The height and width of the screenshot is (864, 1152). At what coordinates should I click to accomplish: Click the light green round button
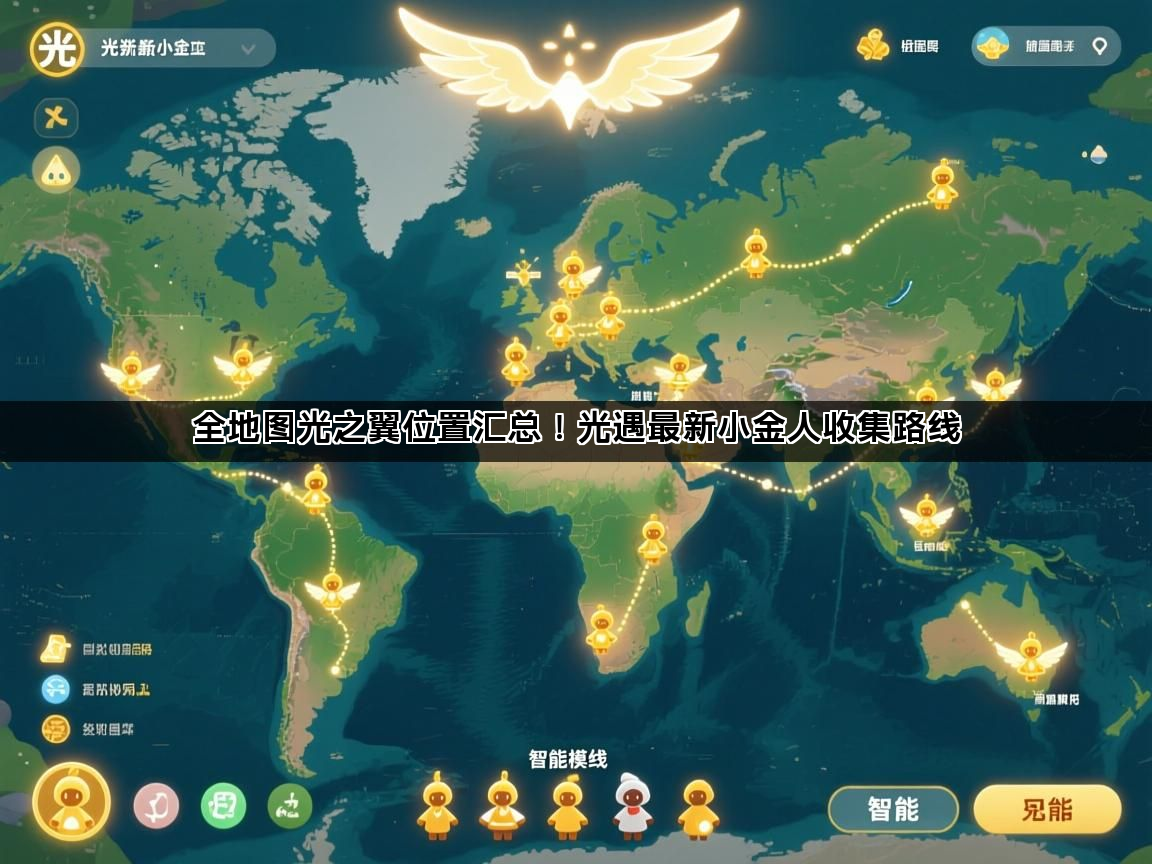[223, 805]
